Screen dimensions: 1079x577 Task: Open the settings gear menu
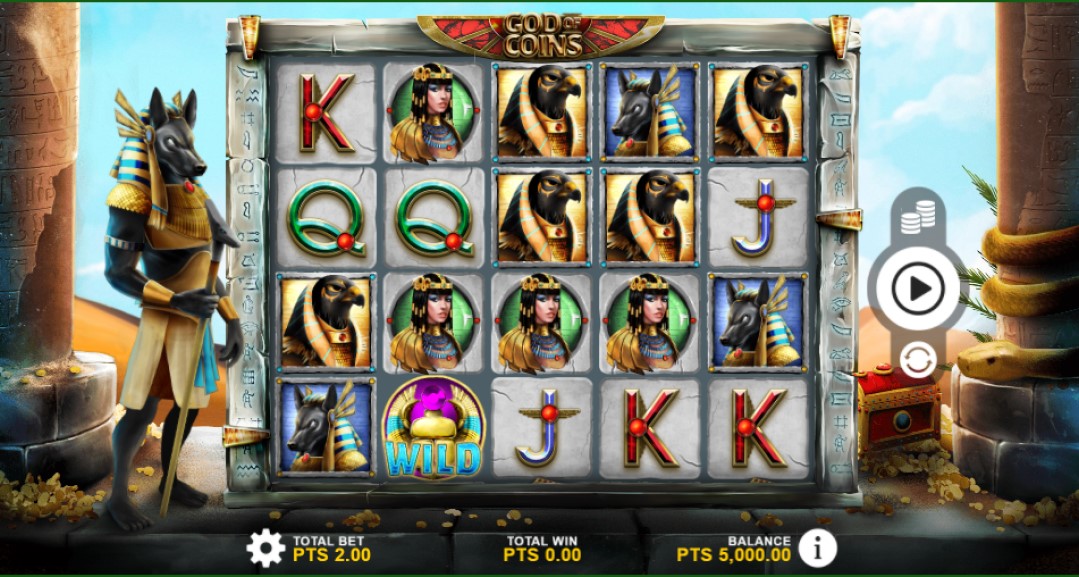[265, 547]
